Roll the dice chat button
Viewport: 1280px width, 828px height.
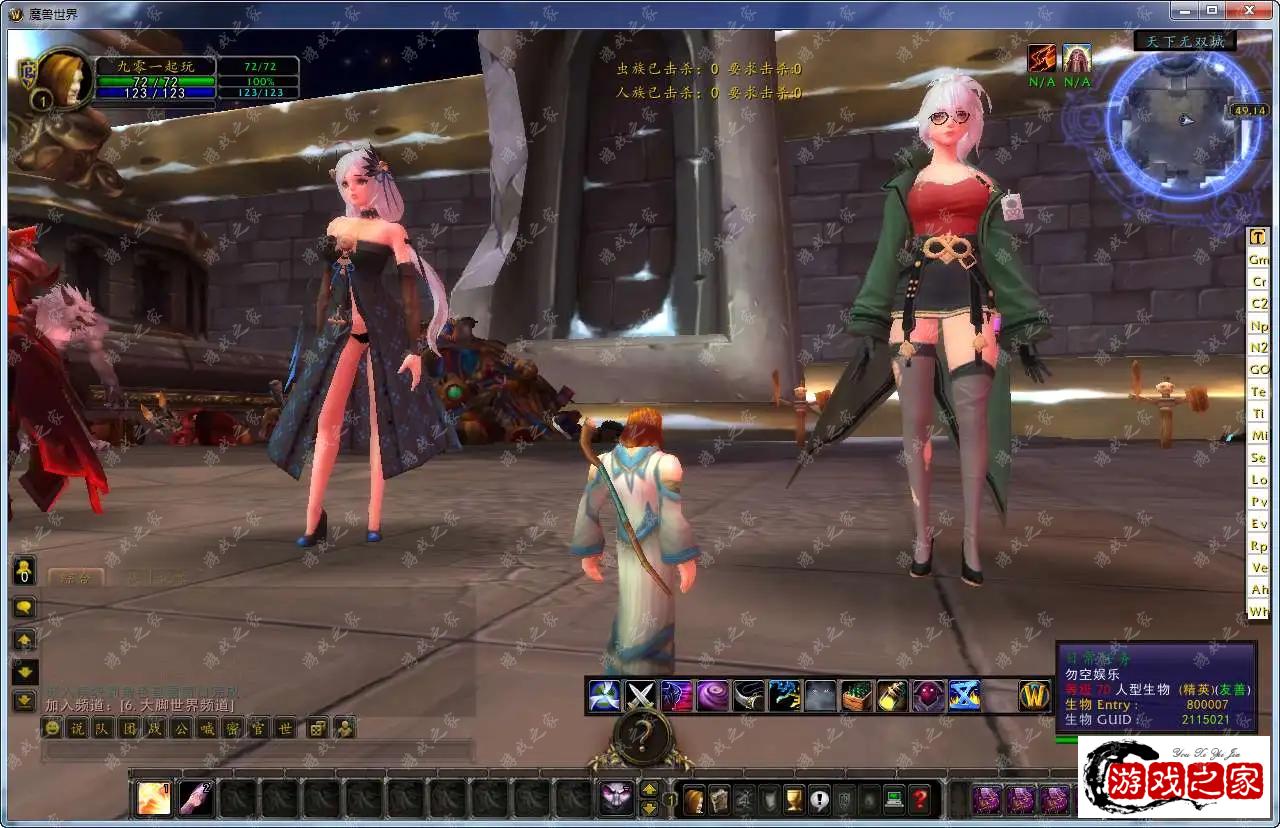tap(317, 728)
